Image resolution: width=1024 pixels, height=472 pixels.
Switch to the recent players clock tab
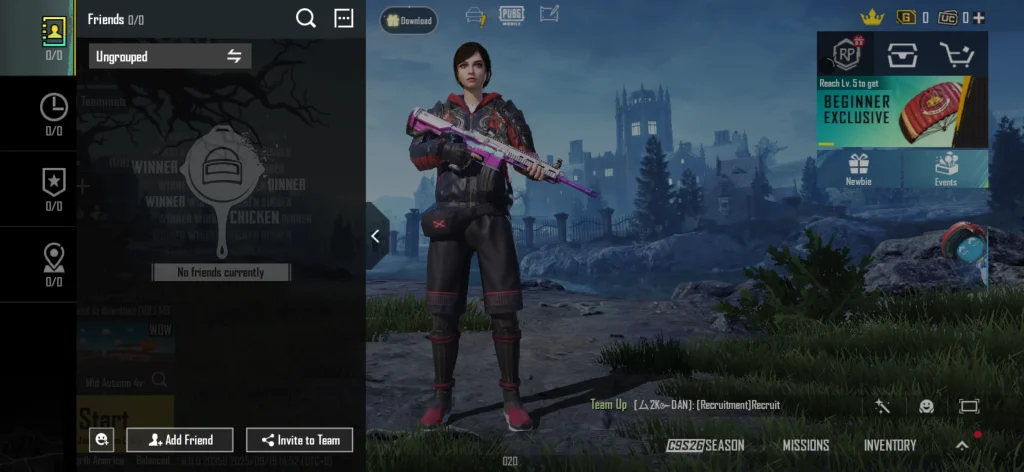pyautogui.click(x=53, y=113)
